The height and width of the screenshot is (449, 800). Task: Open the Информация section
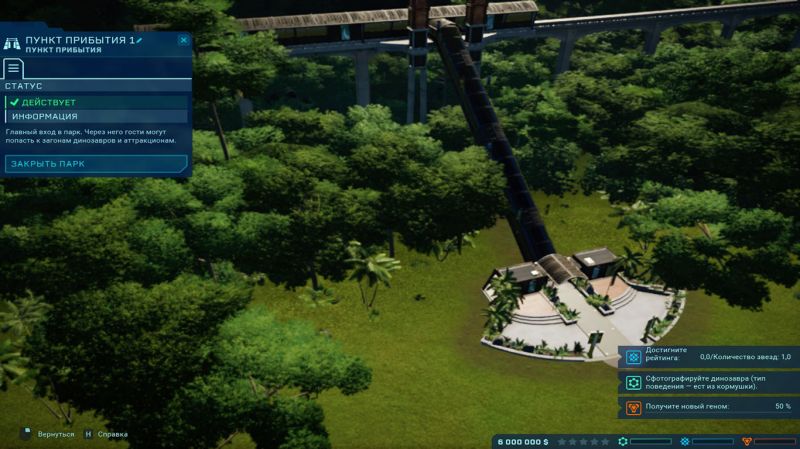pyautogui.click(x=96, y=116)
